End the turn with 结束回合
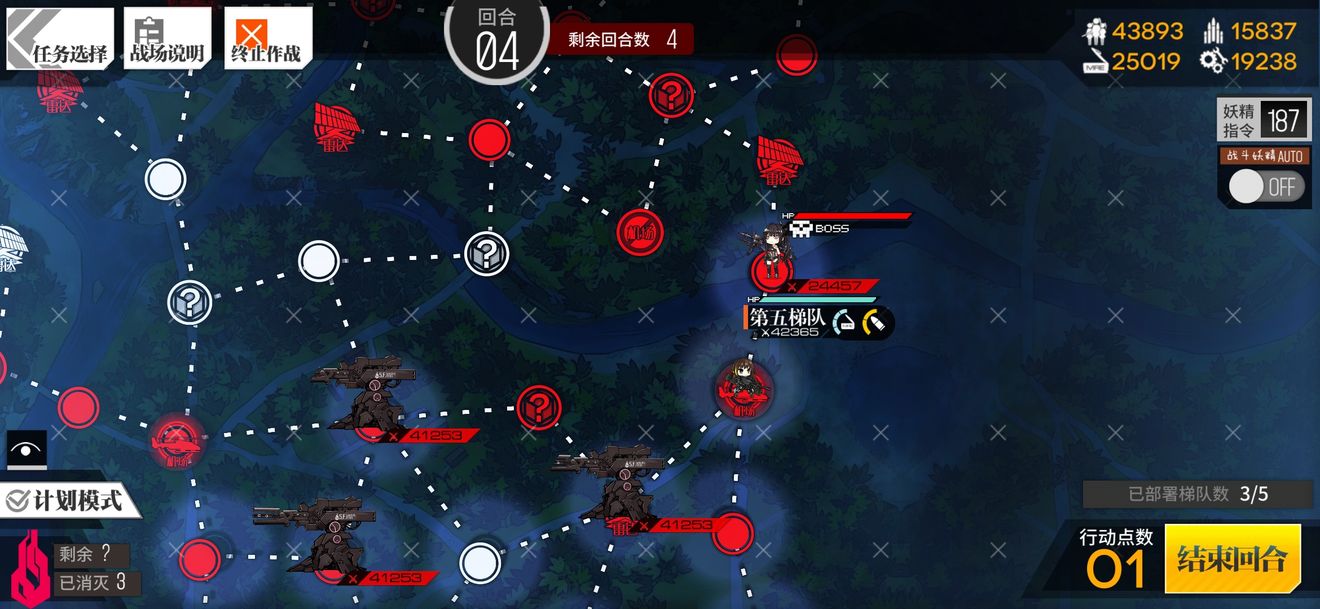This screenshot has width=1320, height=609. (x=1232, y=558)
